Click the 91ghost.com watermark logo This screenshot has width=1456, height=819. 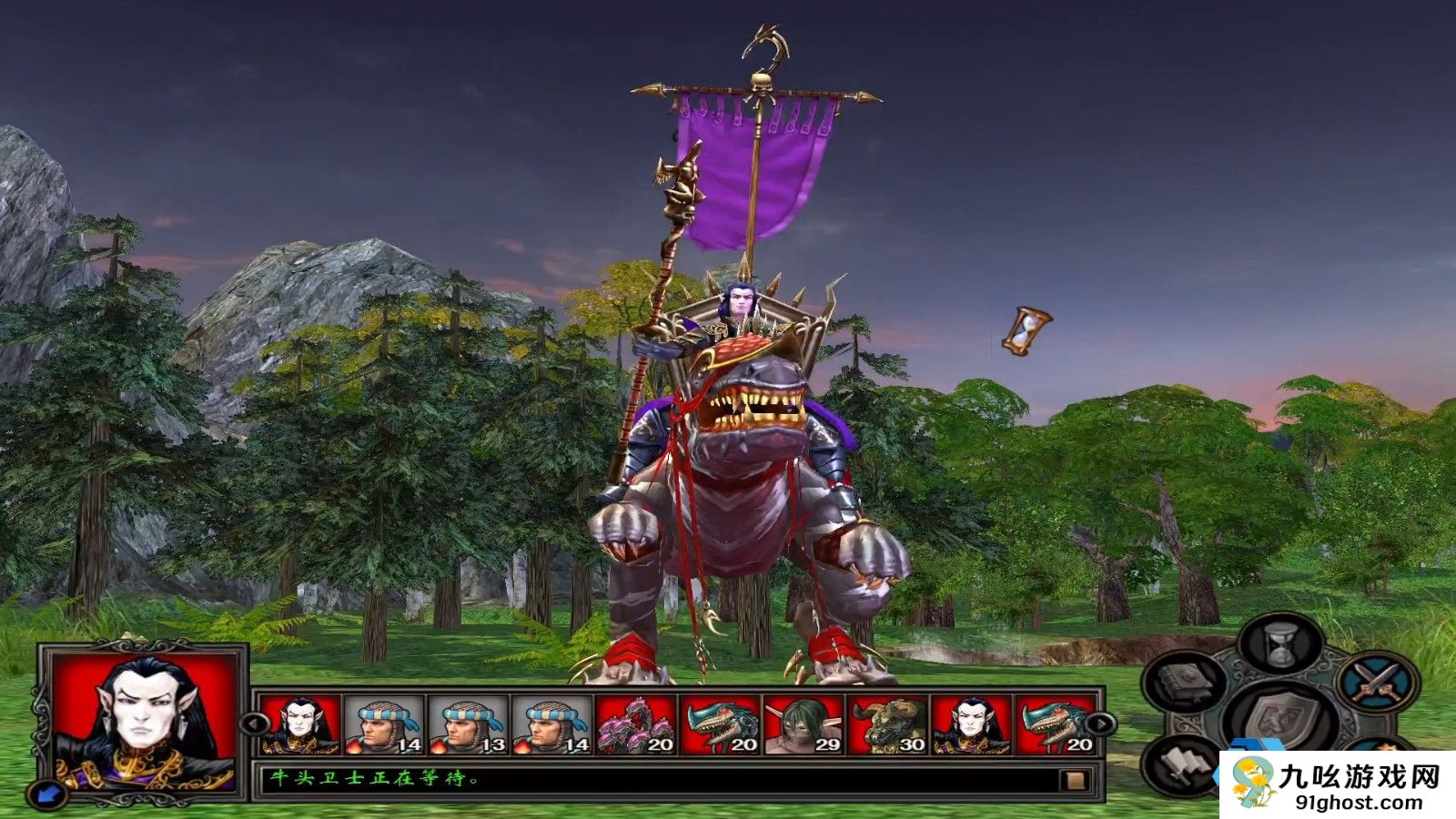pyautogui.click(x=1337, y=784)
